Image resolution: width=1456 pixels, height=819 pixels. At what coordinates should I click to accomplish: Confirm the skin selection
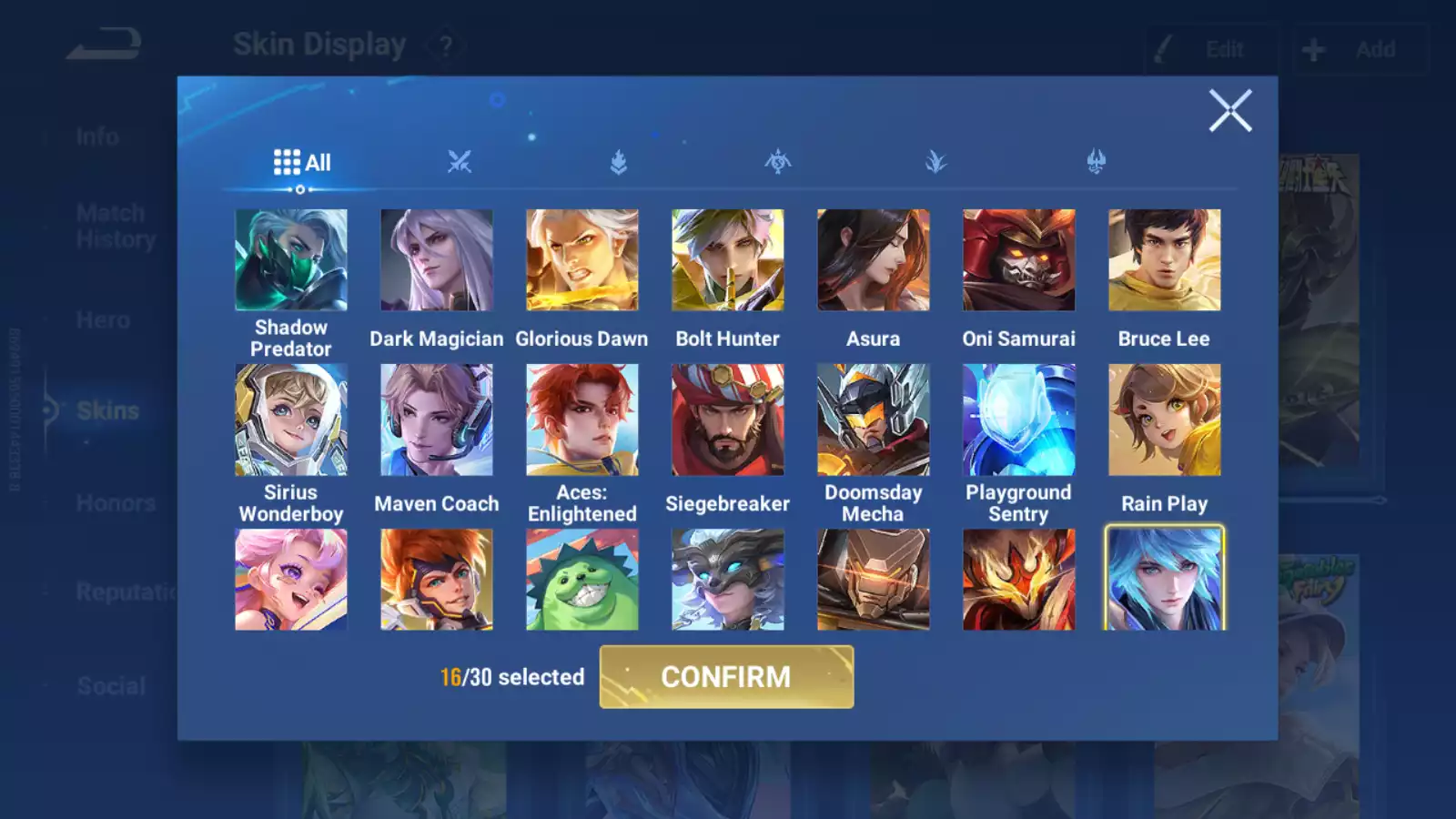click(x=726, y=676)
